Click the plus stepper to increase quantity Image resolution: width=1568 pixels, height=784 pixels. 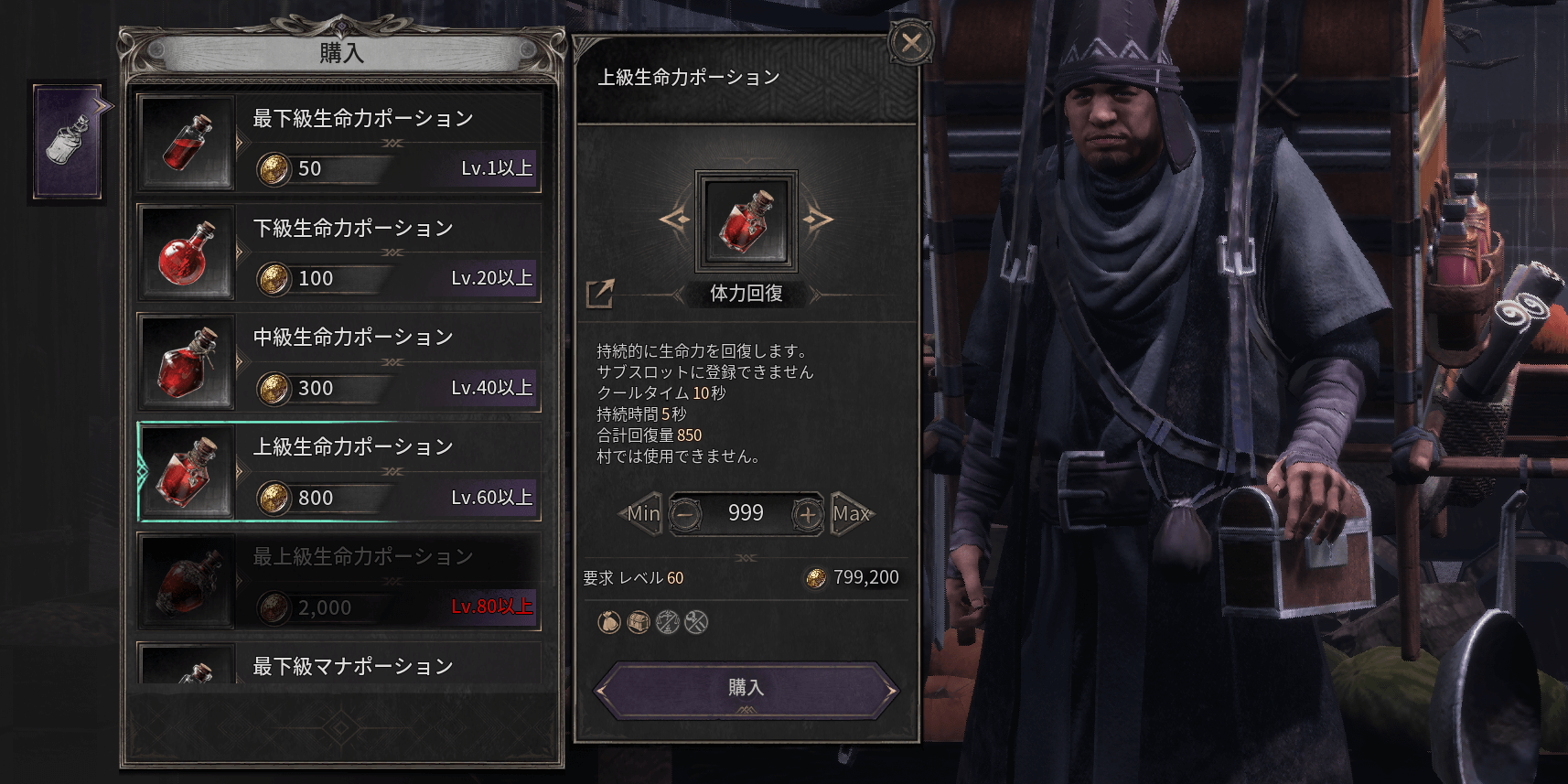[x=807, y=514]
